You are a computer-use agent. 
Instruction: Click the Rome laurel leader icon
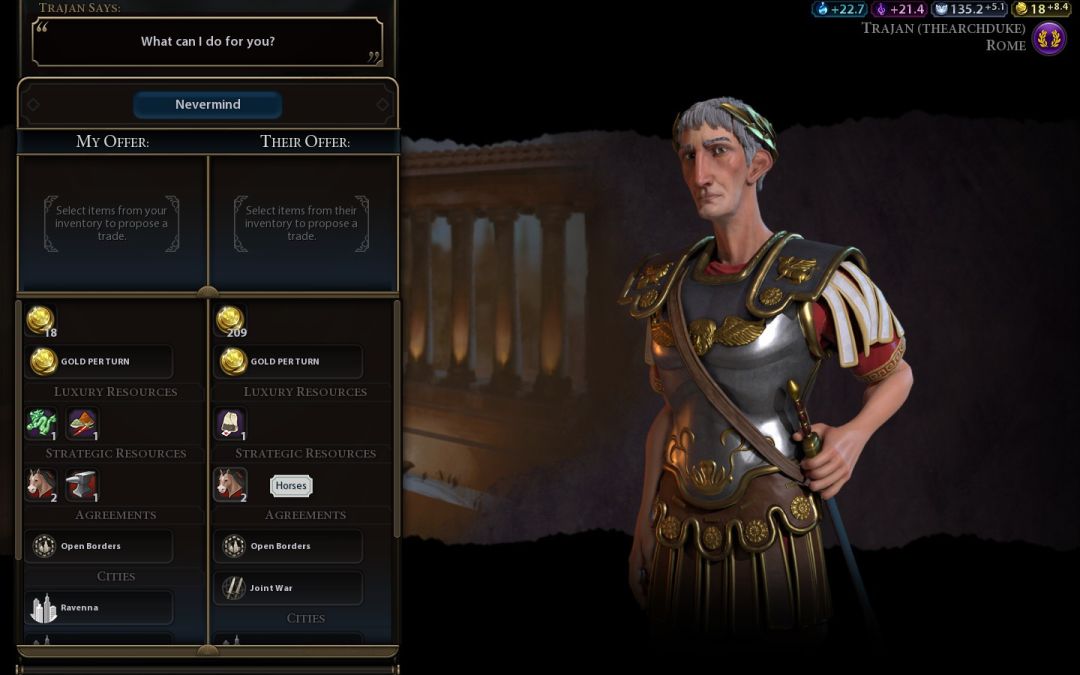pyautogui.click(x=1049, y=39)
